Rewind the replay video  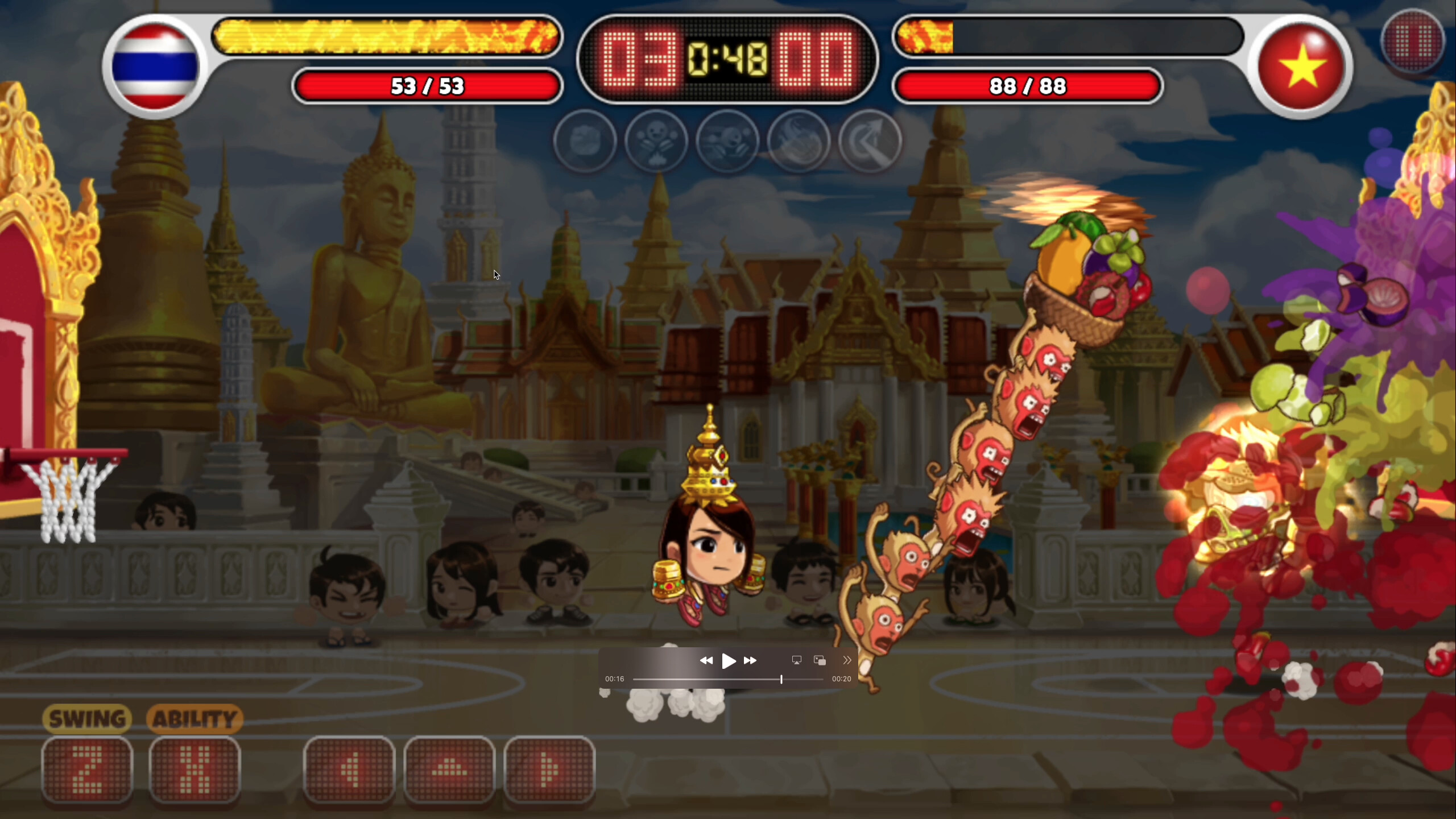[x=707, y=660]
